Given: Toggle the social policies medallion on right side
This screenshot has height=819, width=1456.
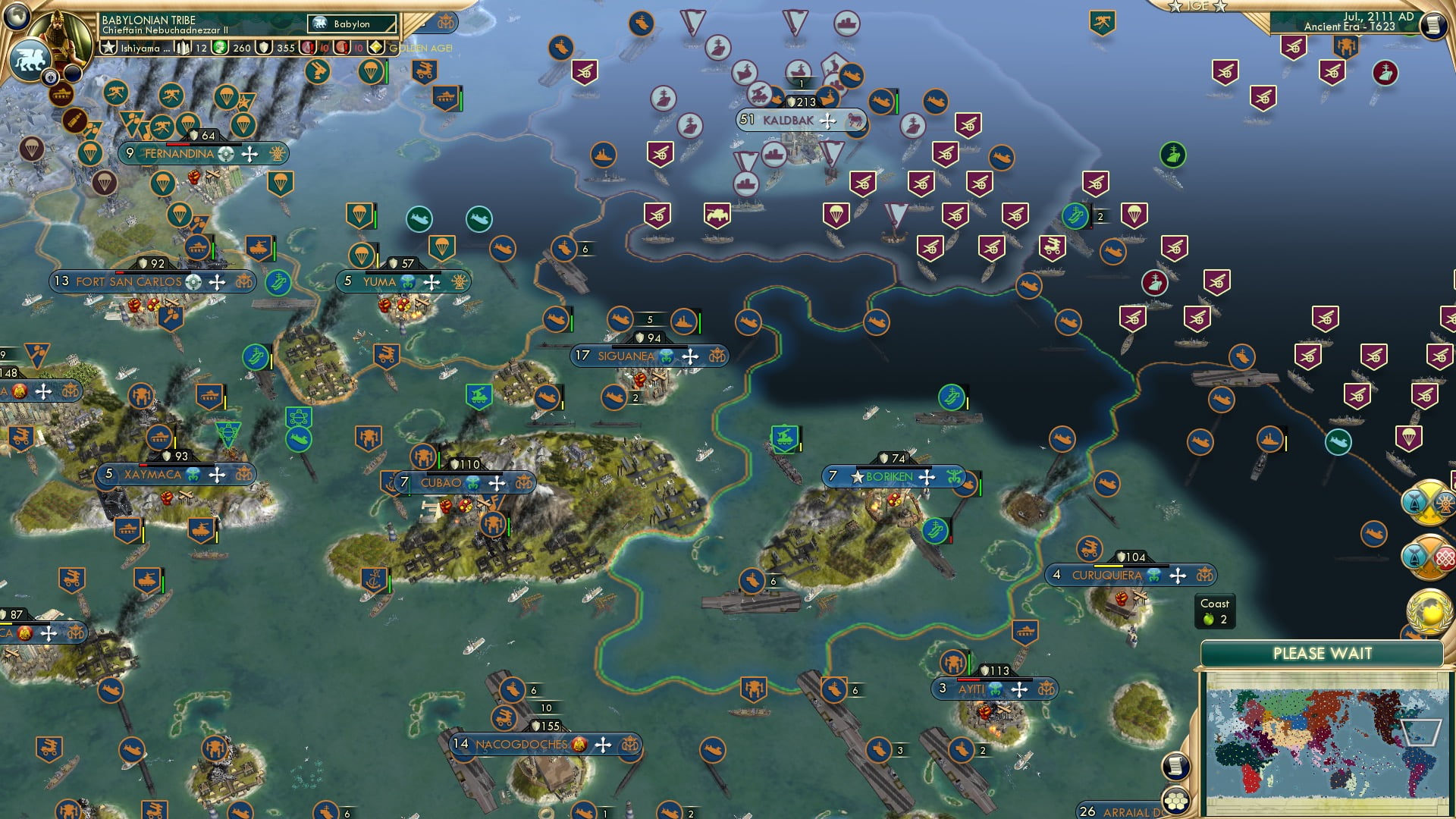Looking at the screenshot, I should pyautogui.click(x=1429, y=557).
